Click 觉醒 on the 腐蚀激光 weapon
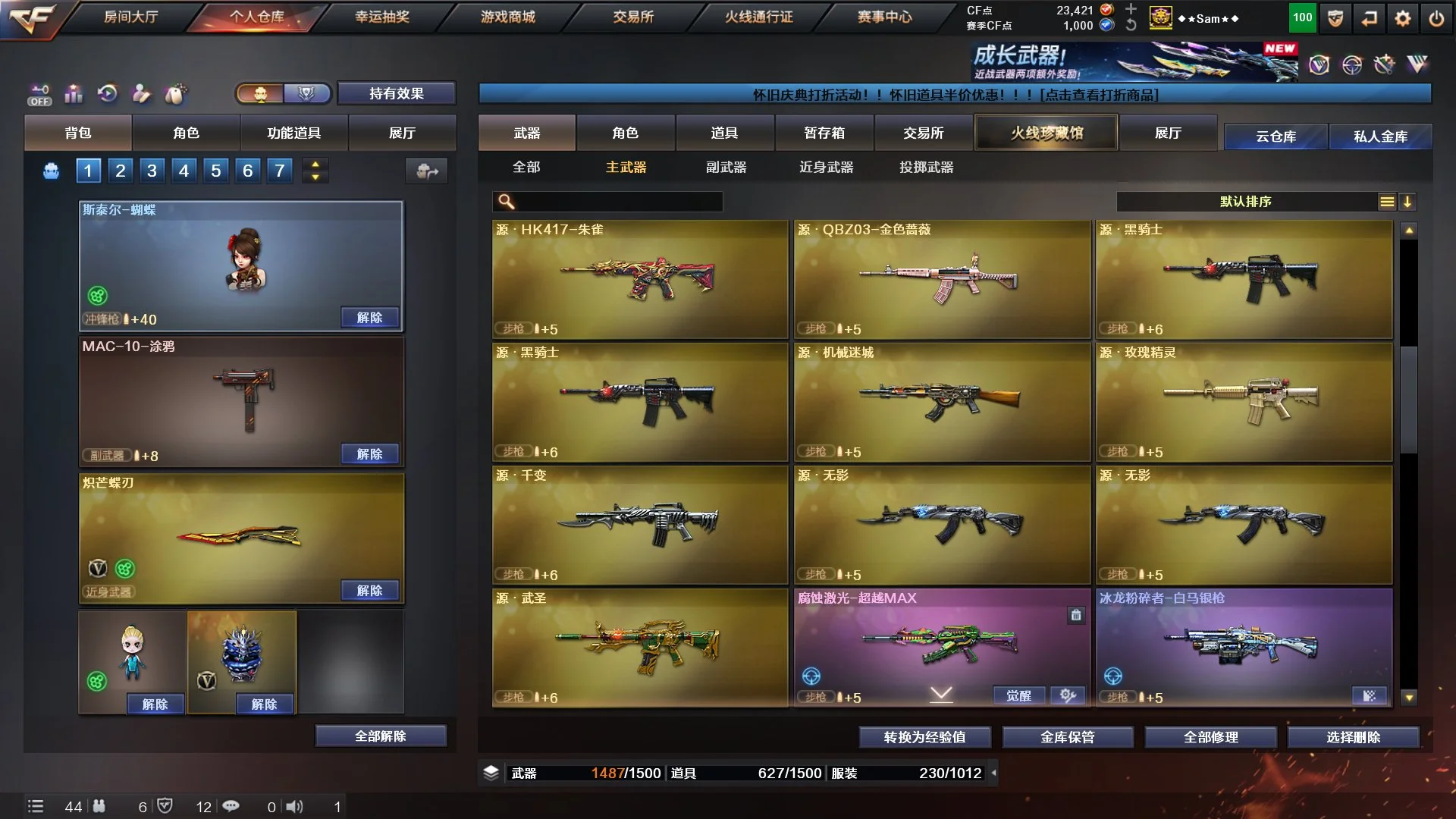1456x819 pixels. click(x=1018, y=695)
